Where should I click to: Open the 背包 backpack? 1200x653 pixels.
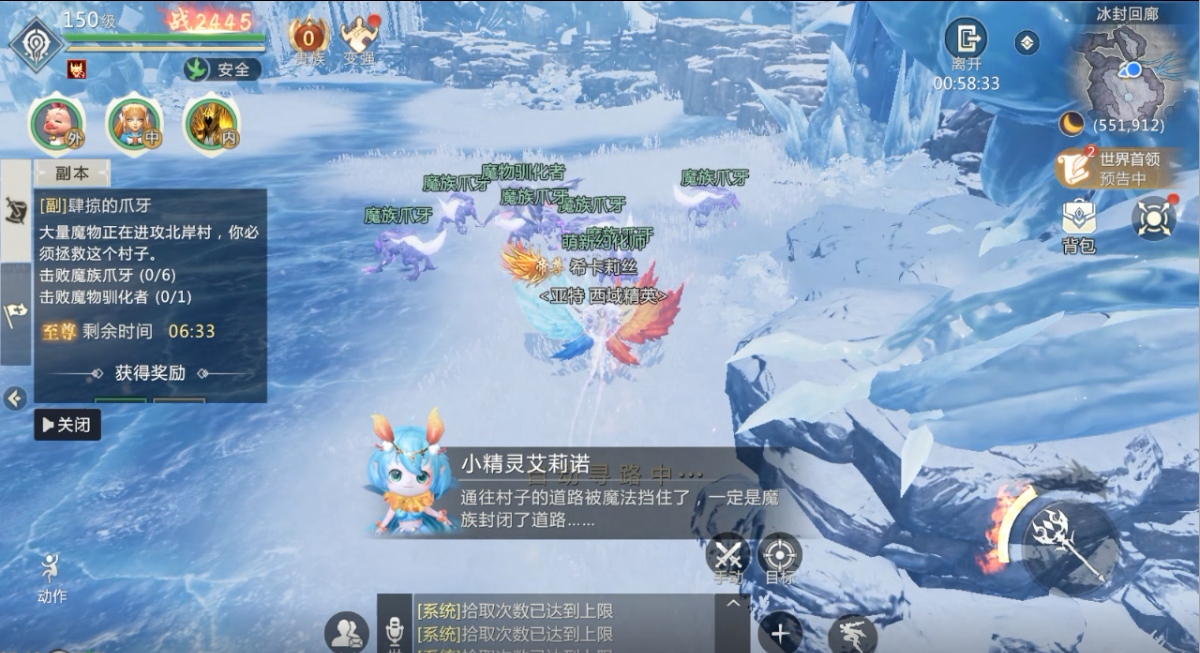click(1078, 224)
